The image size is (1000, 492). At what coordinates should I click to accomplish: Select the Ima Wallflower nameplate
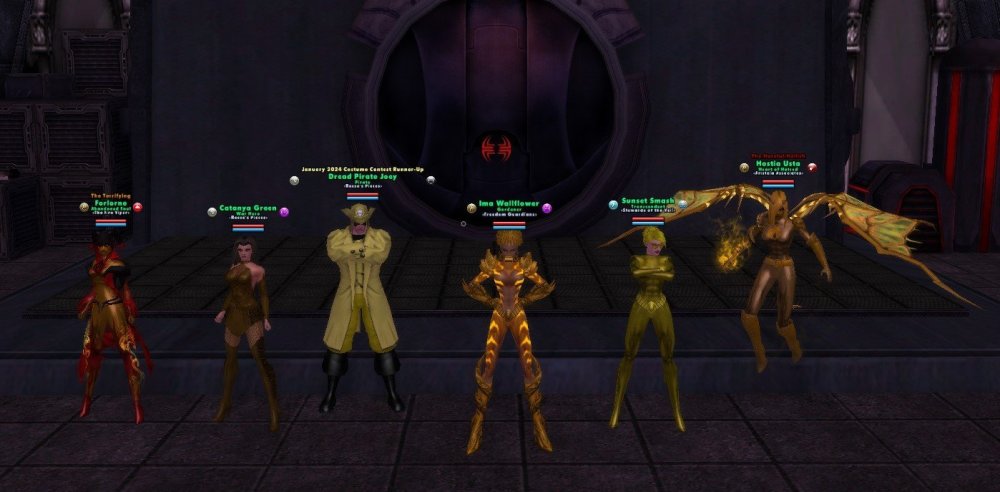tap(508, 204)
